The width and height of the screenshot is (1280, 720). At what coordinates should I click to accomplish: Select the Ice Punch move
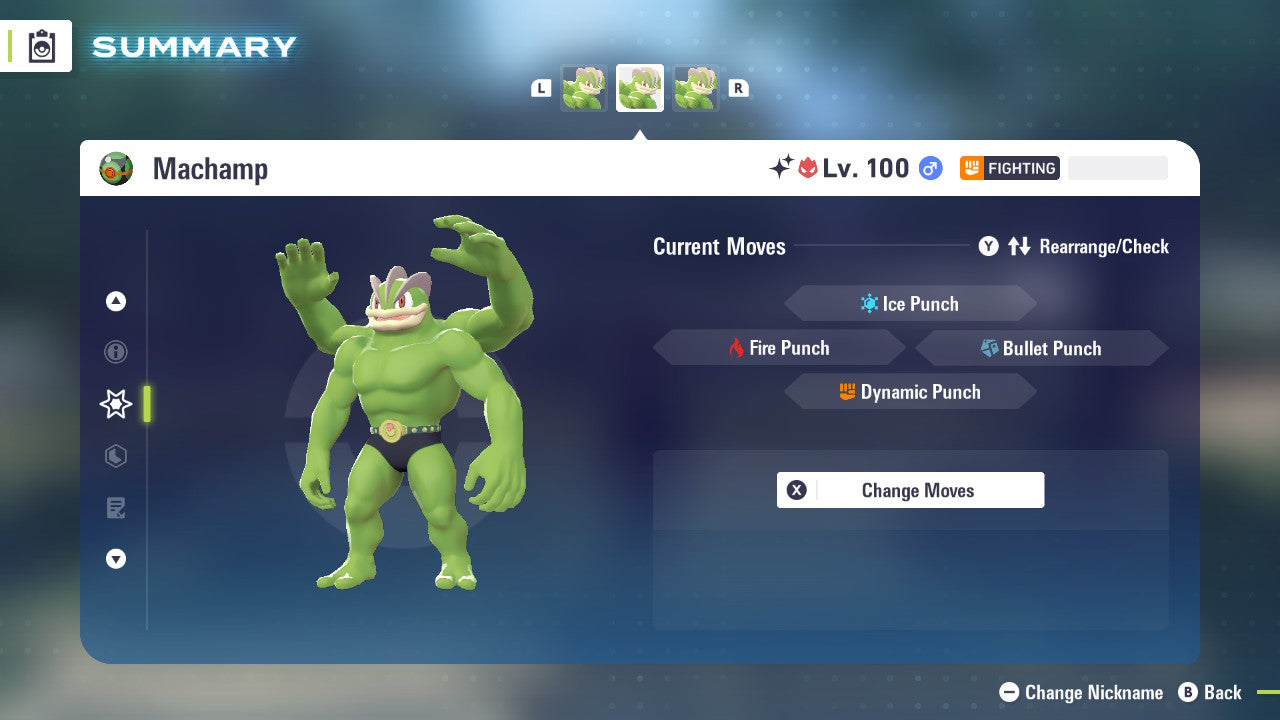910,303
